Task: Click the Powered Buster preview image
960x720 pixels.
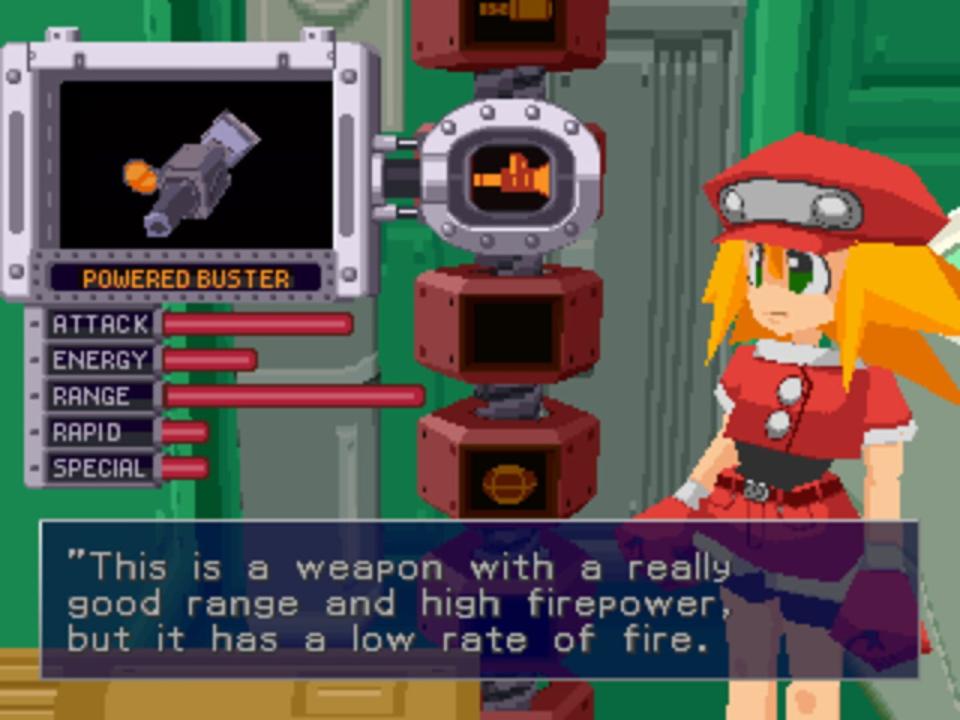Action: [196, 164]
